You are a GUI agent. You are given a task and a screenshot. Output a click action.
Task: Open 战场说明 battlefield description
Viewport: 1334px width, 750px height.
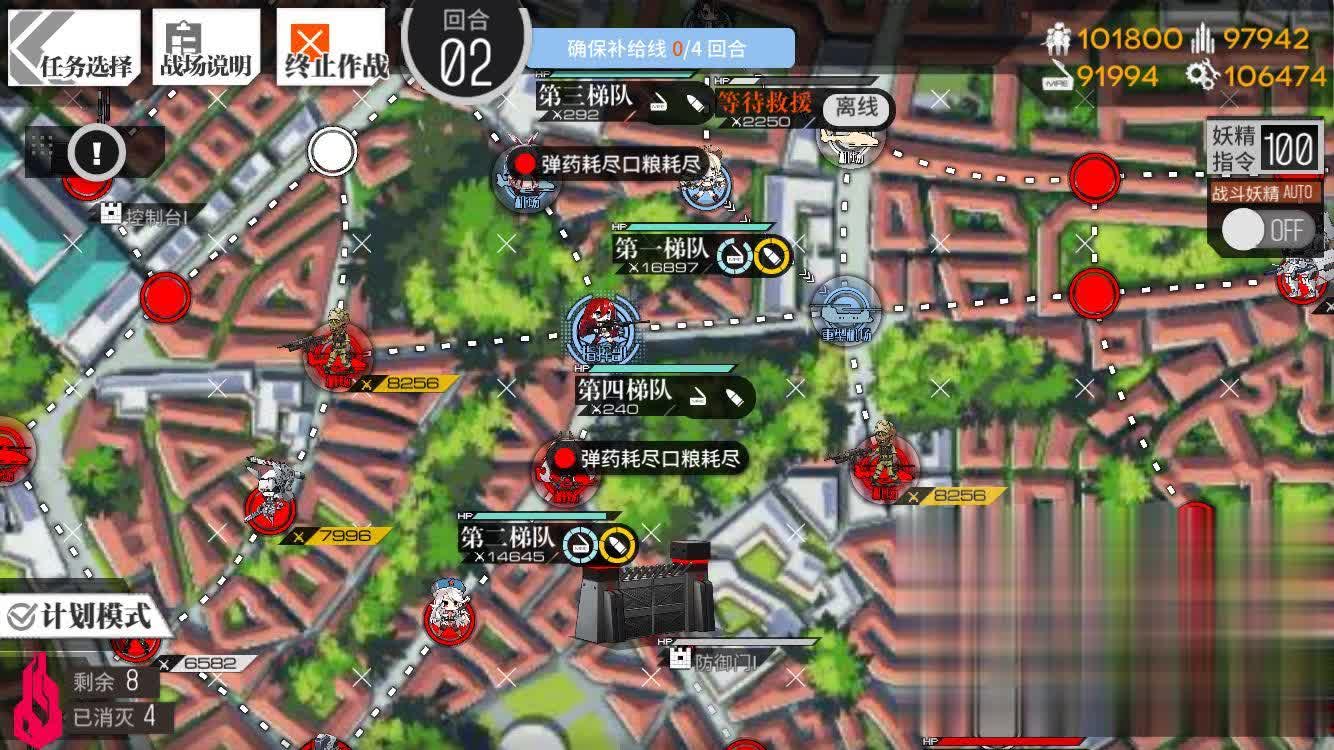click(205, 42)
